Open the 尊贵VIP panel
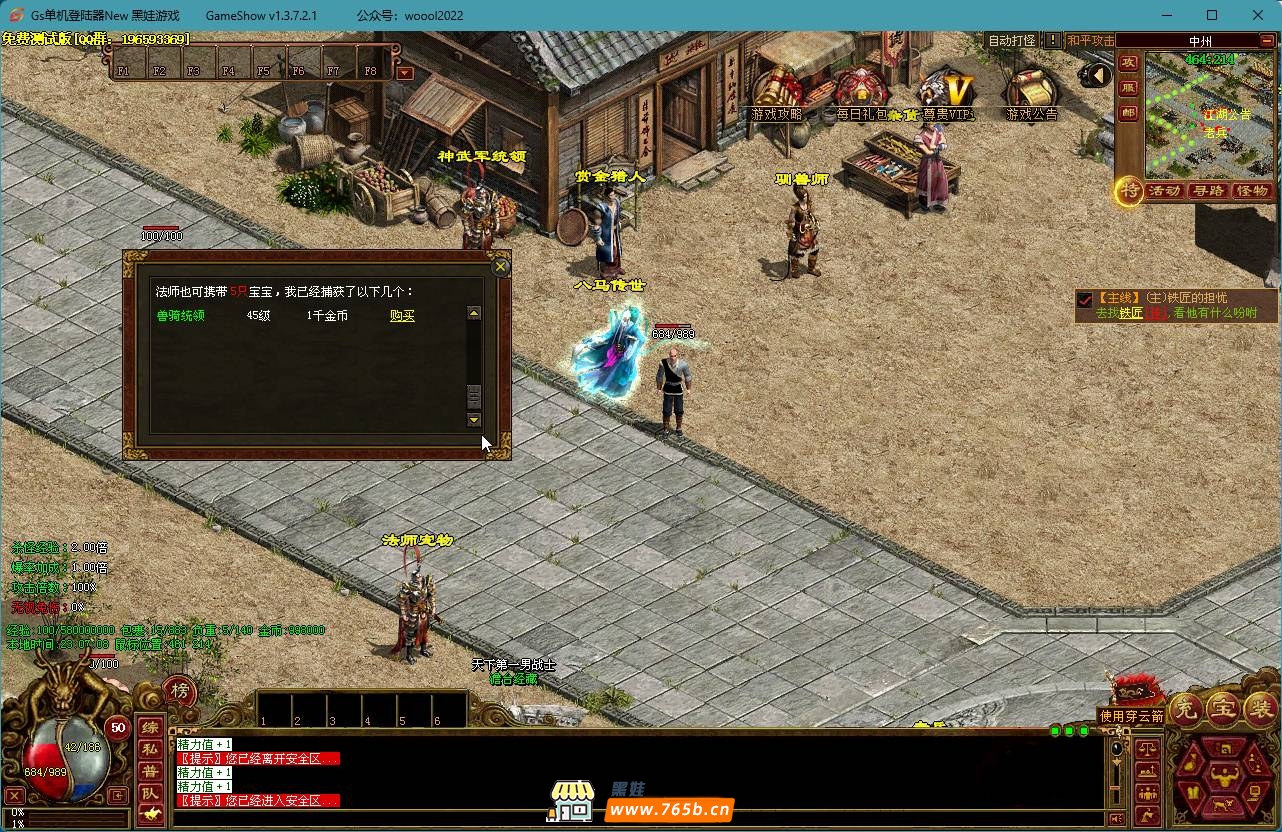The image size is (1282, 832). (947, 94)
